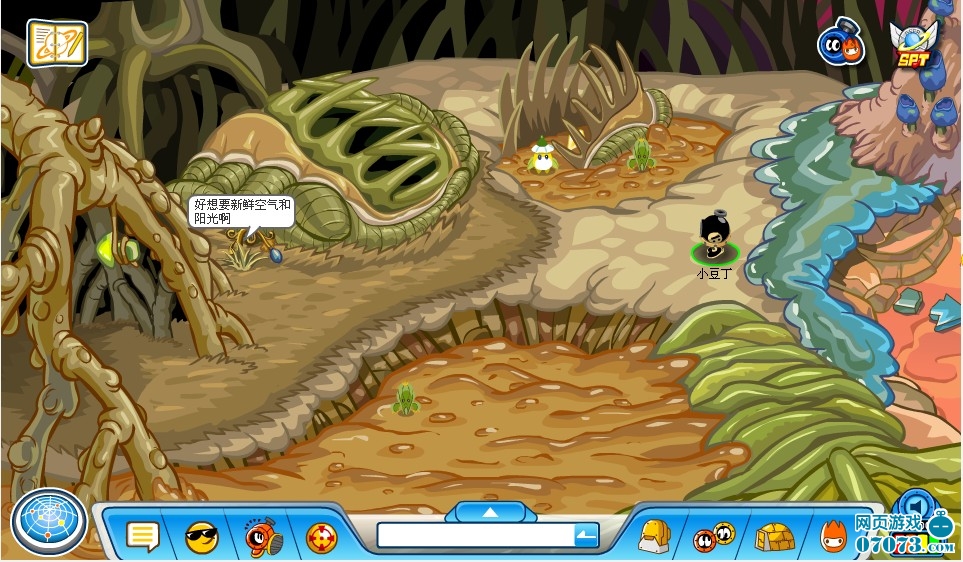Send the chat message with the blue arrow
The image size is (963, 562).
tap(586, 537)
